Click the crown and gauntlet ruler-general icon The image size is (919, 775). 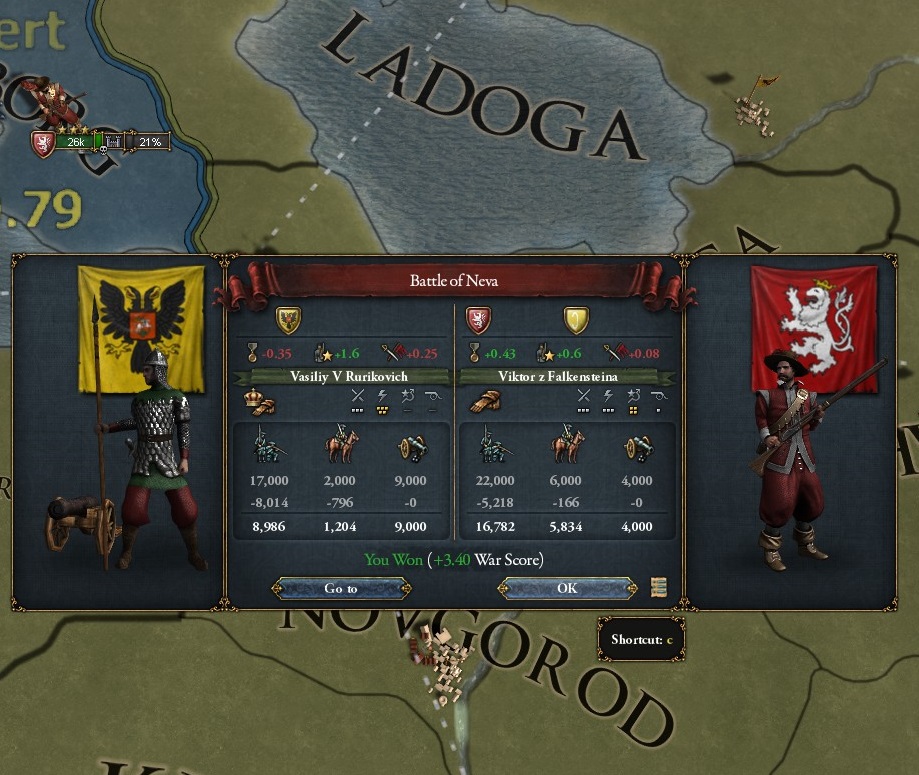click(259, 401)
